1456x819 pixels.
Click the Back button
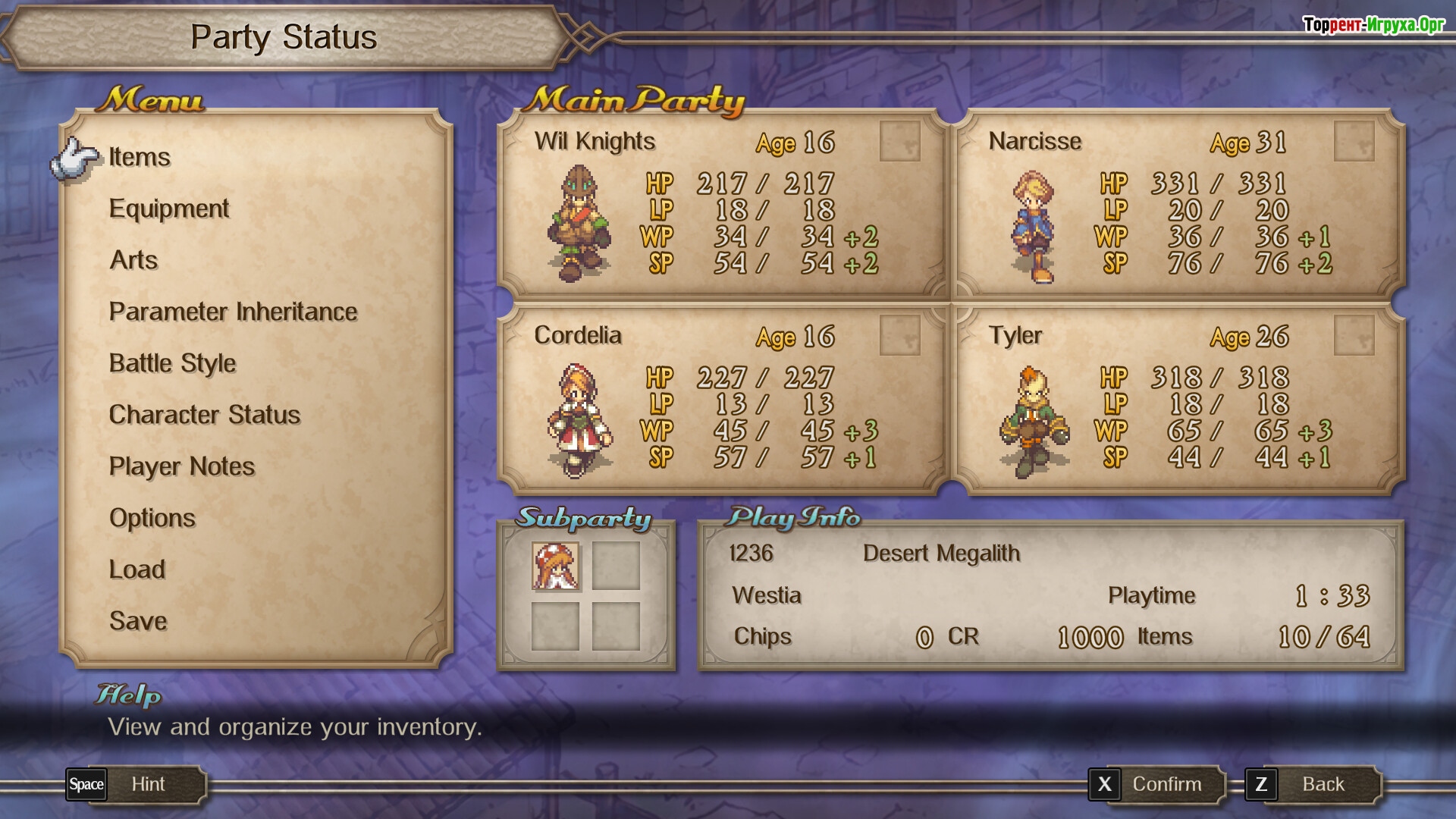pos(1311,784)
